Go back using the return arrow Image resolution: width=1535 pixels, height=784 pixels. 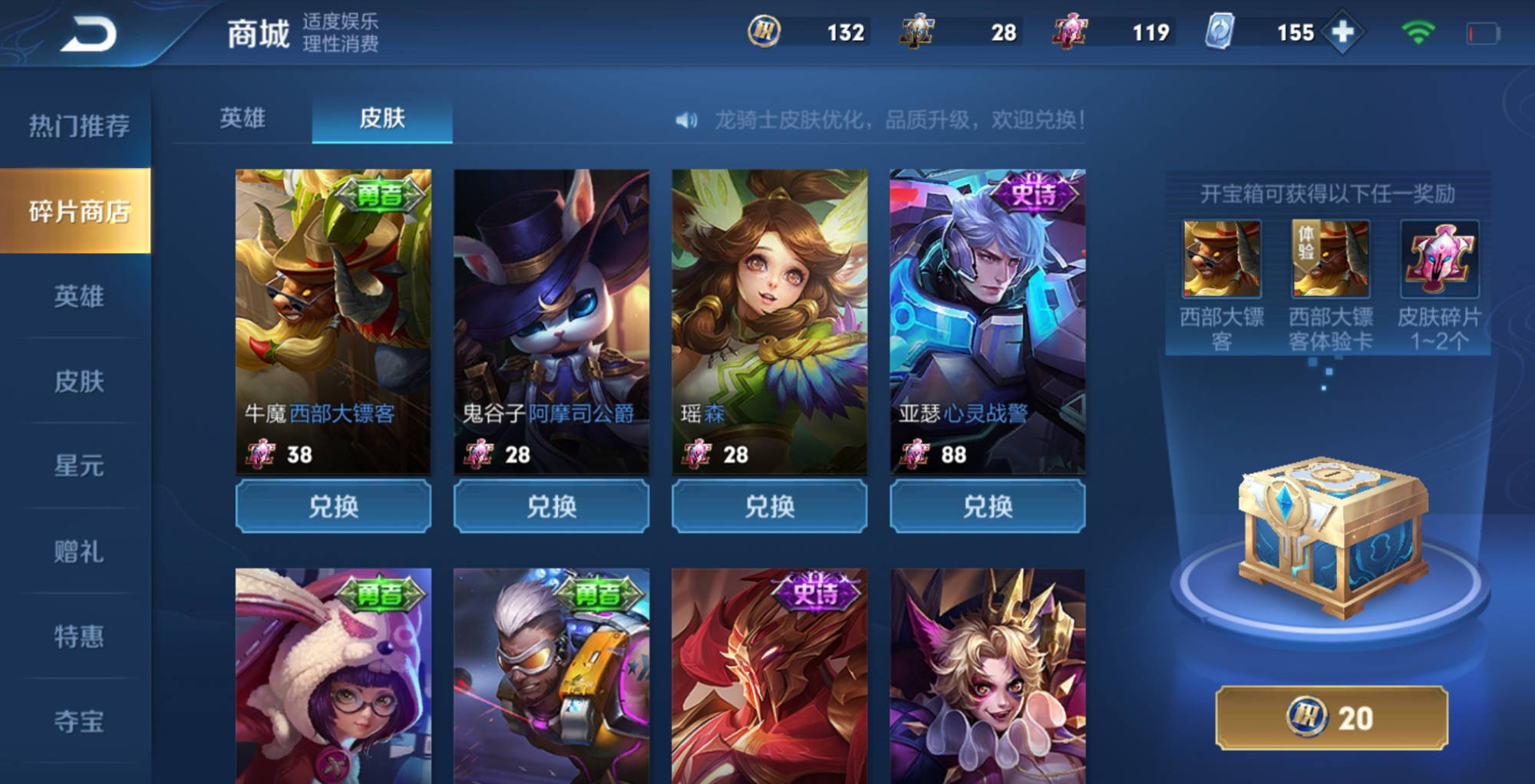[x=89, y=35]
